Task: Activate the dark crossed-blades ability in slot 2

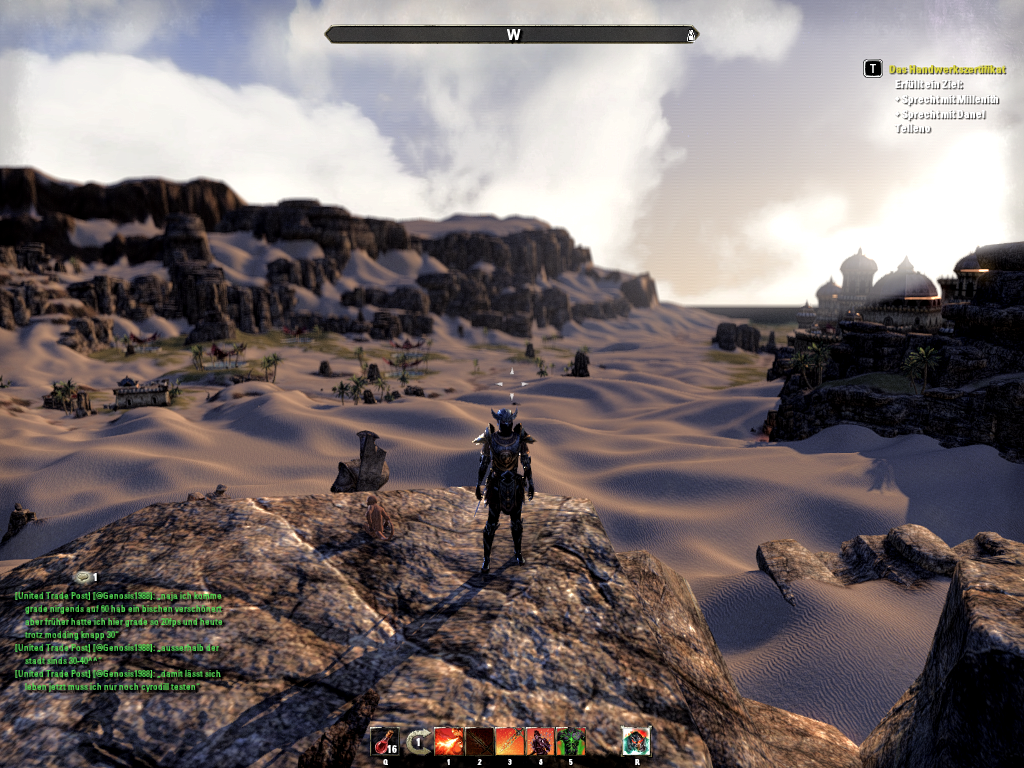Action: pos(479,741)
